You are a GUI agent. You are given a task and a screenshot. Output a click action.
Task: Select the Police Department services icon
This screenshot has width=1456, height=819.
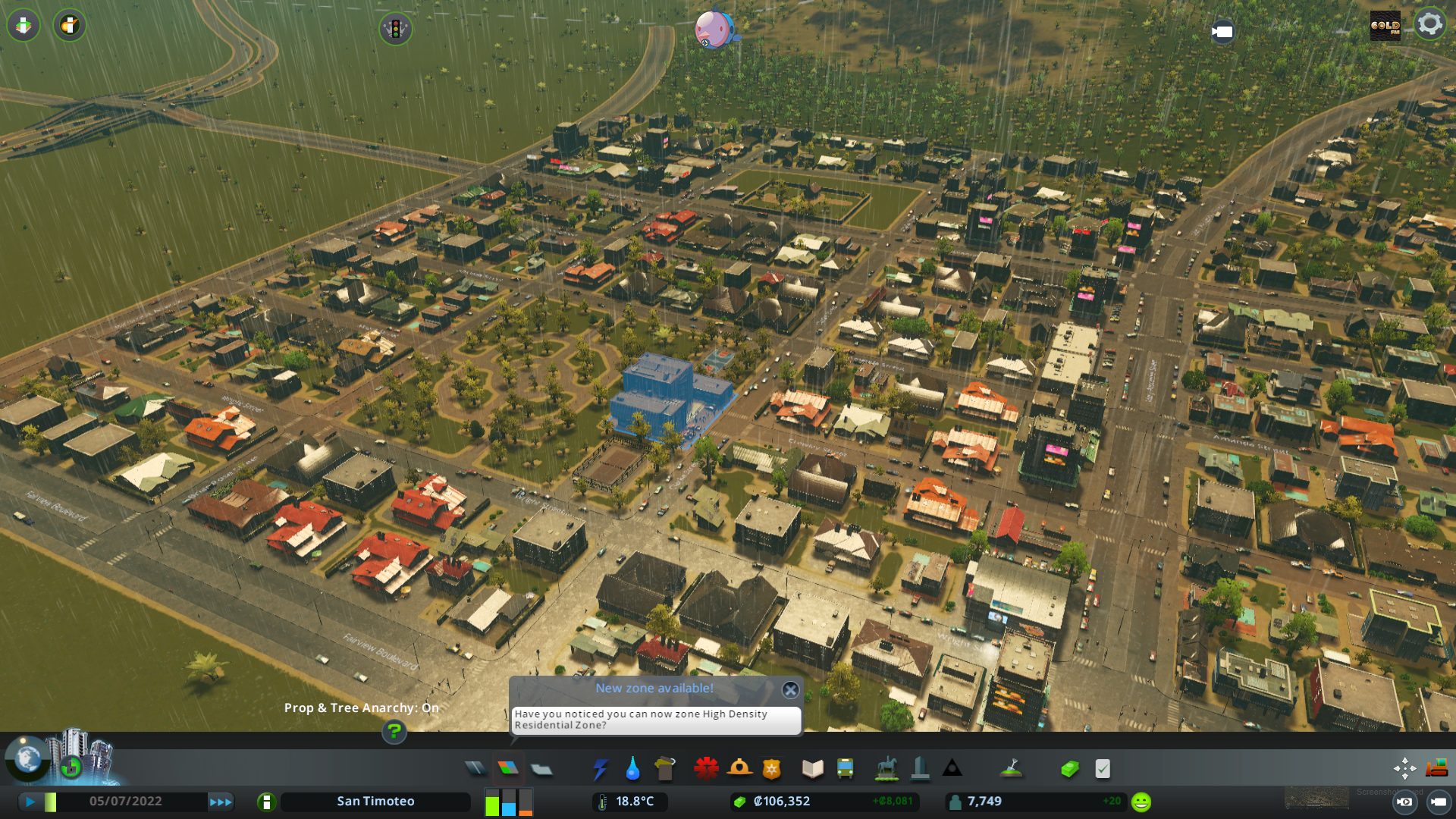[771, 768]
